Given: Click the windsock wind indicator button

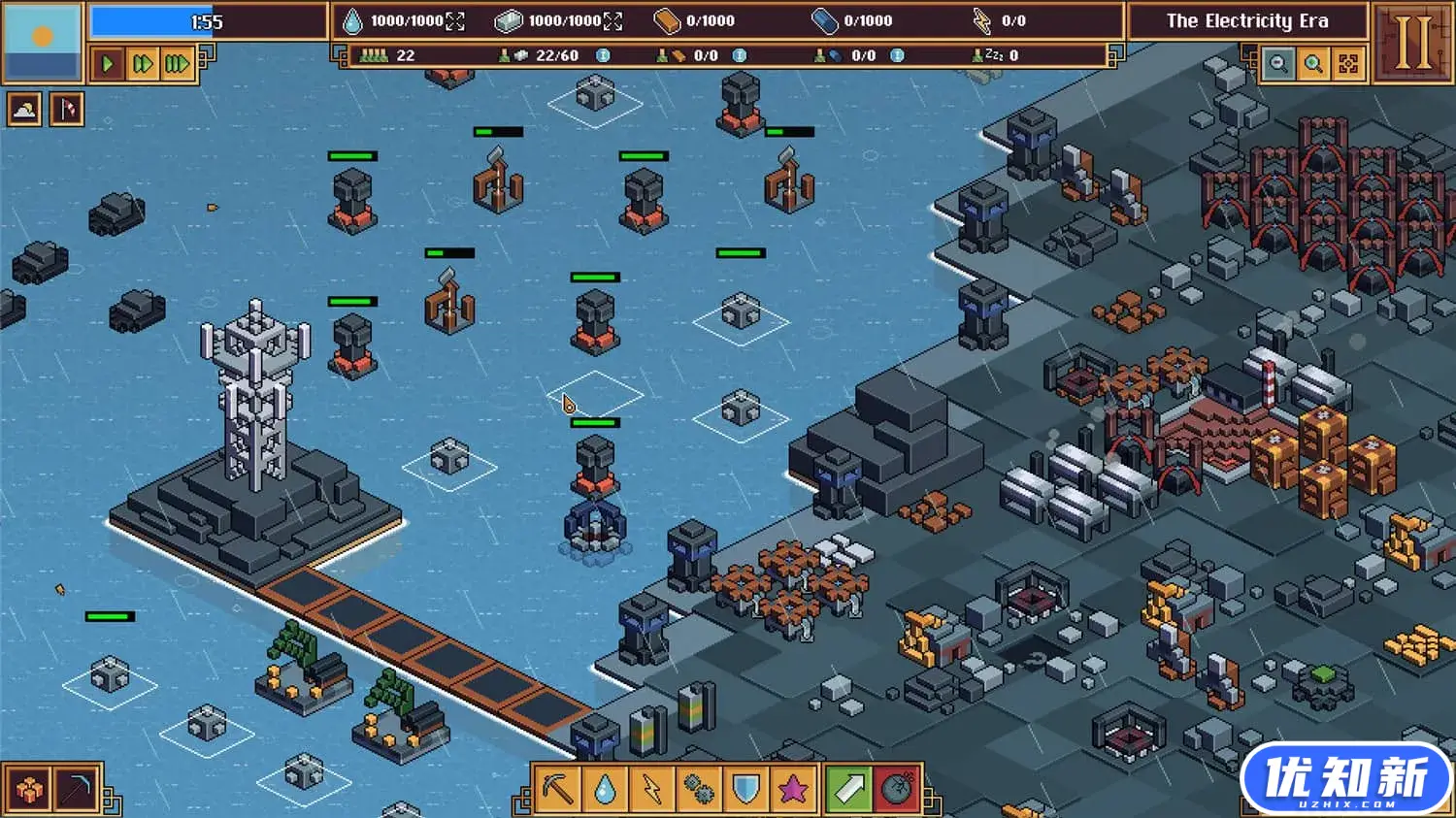Looking at the screenshot, I should pos(67,110).
